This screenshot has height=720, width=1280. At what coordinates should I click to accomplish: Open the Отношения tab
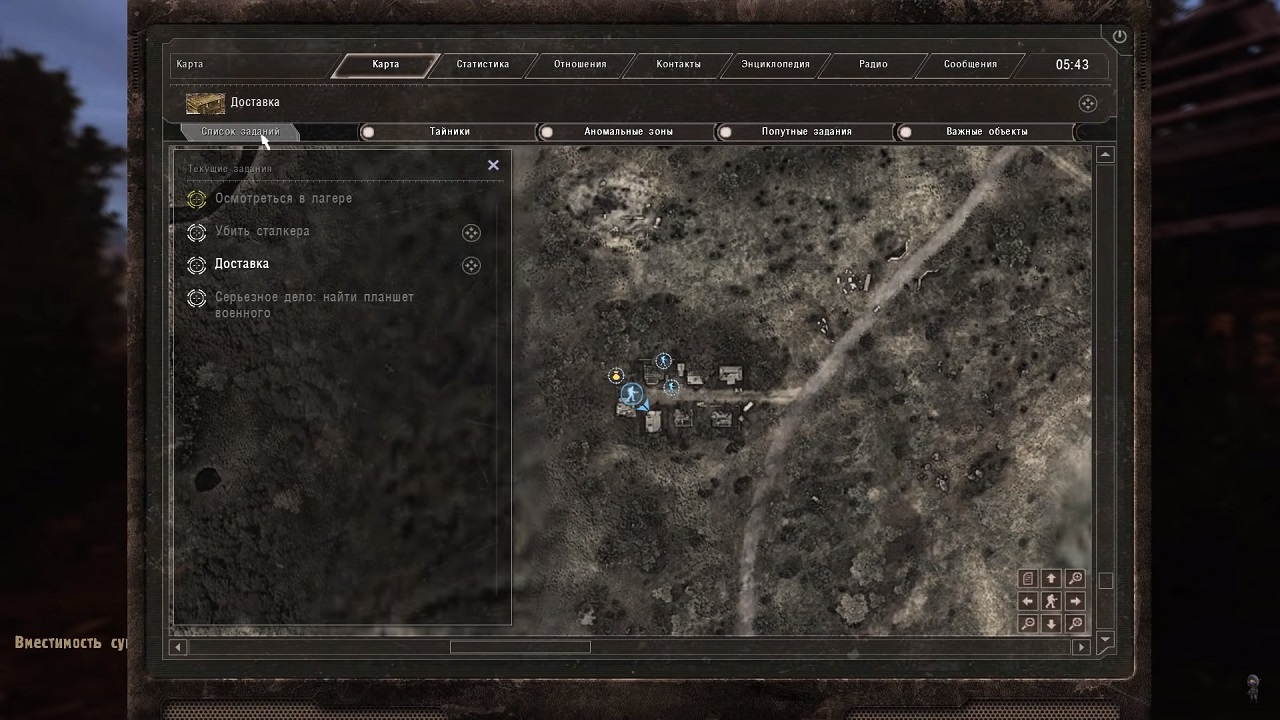580,64
